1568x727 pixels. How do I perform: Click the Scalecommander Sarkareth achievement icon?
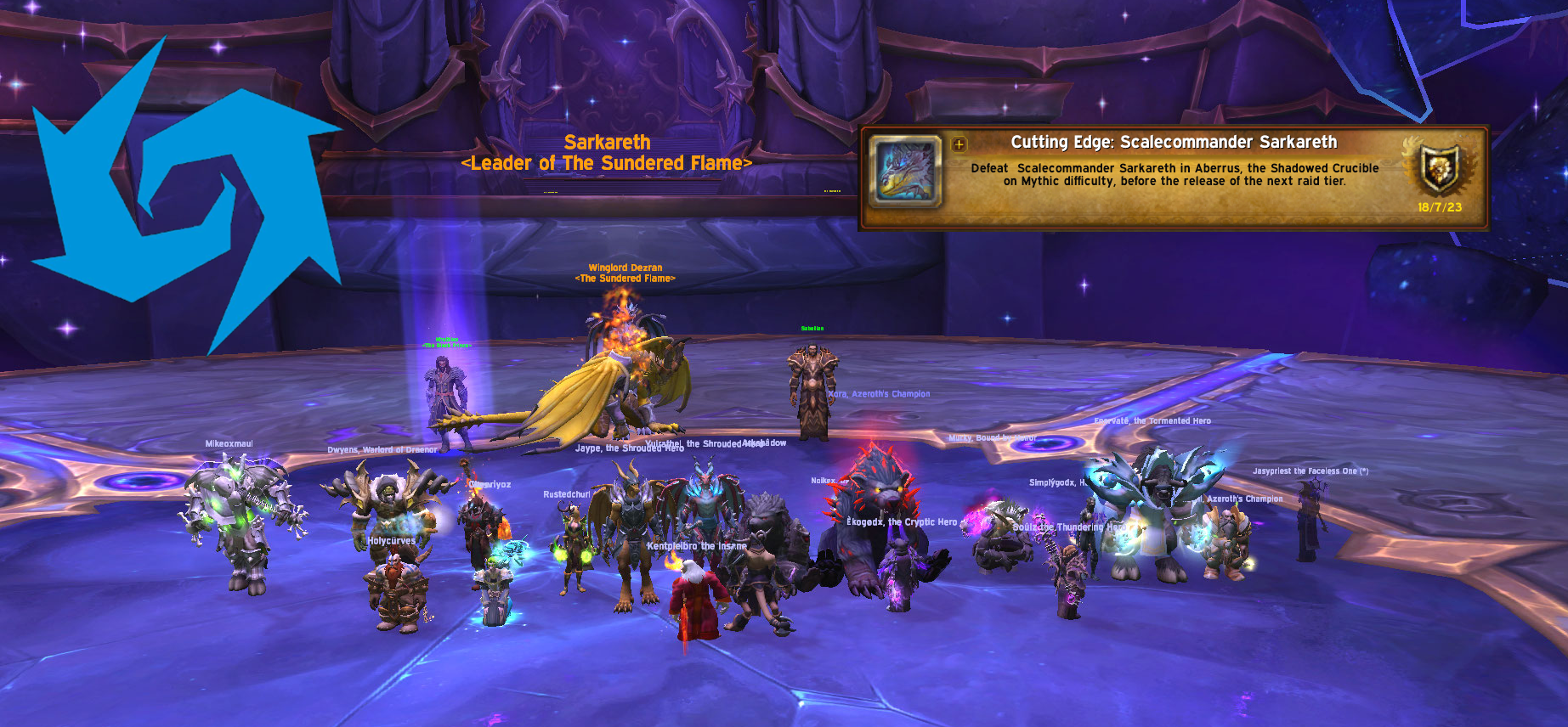point(906,172)
